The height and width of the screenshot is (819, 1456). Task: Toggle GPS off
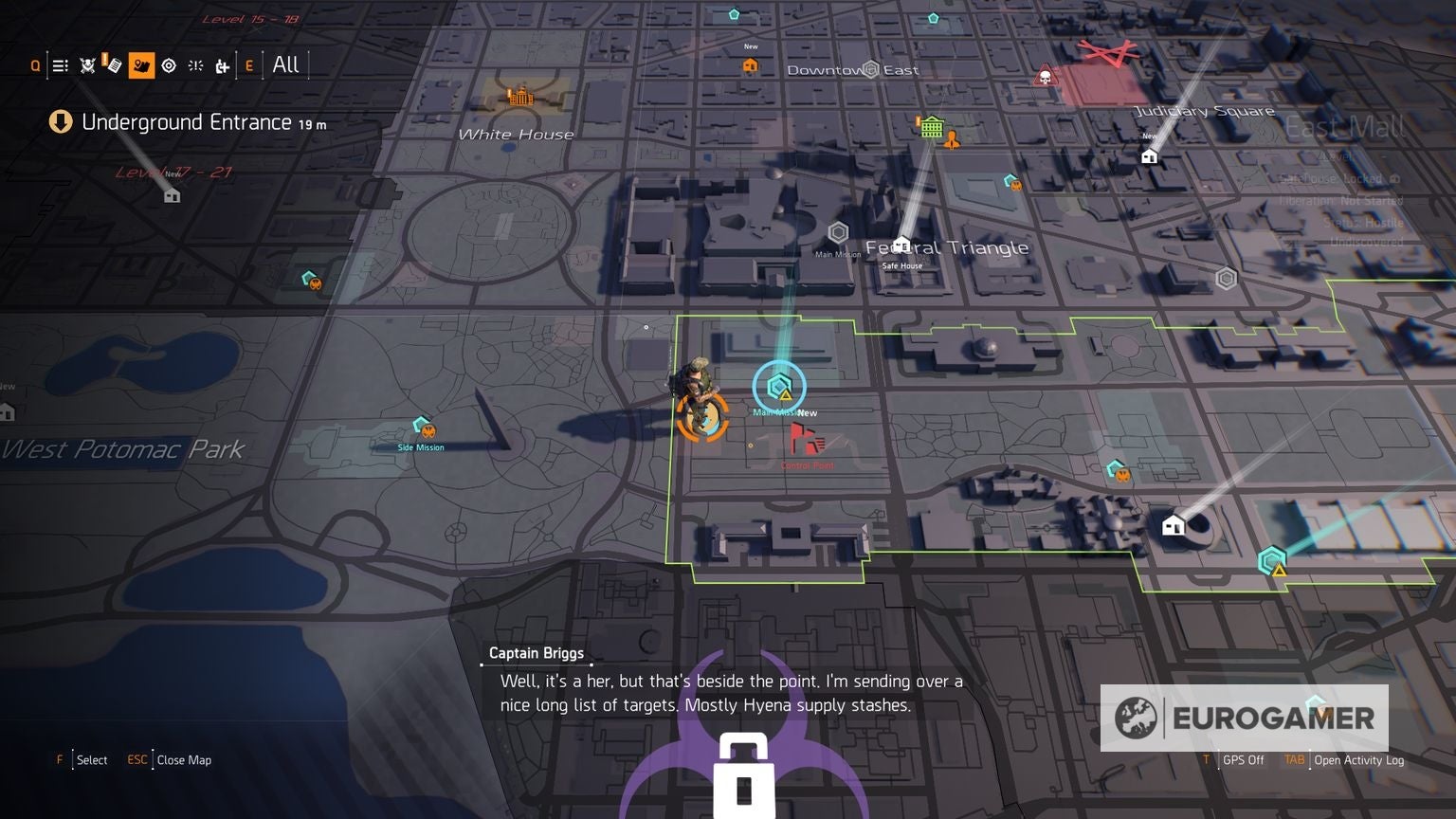click(x=1244, y=759)
